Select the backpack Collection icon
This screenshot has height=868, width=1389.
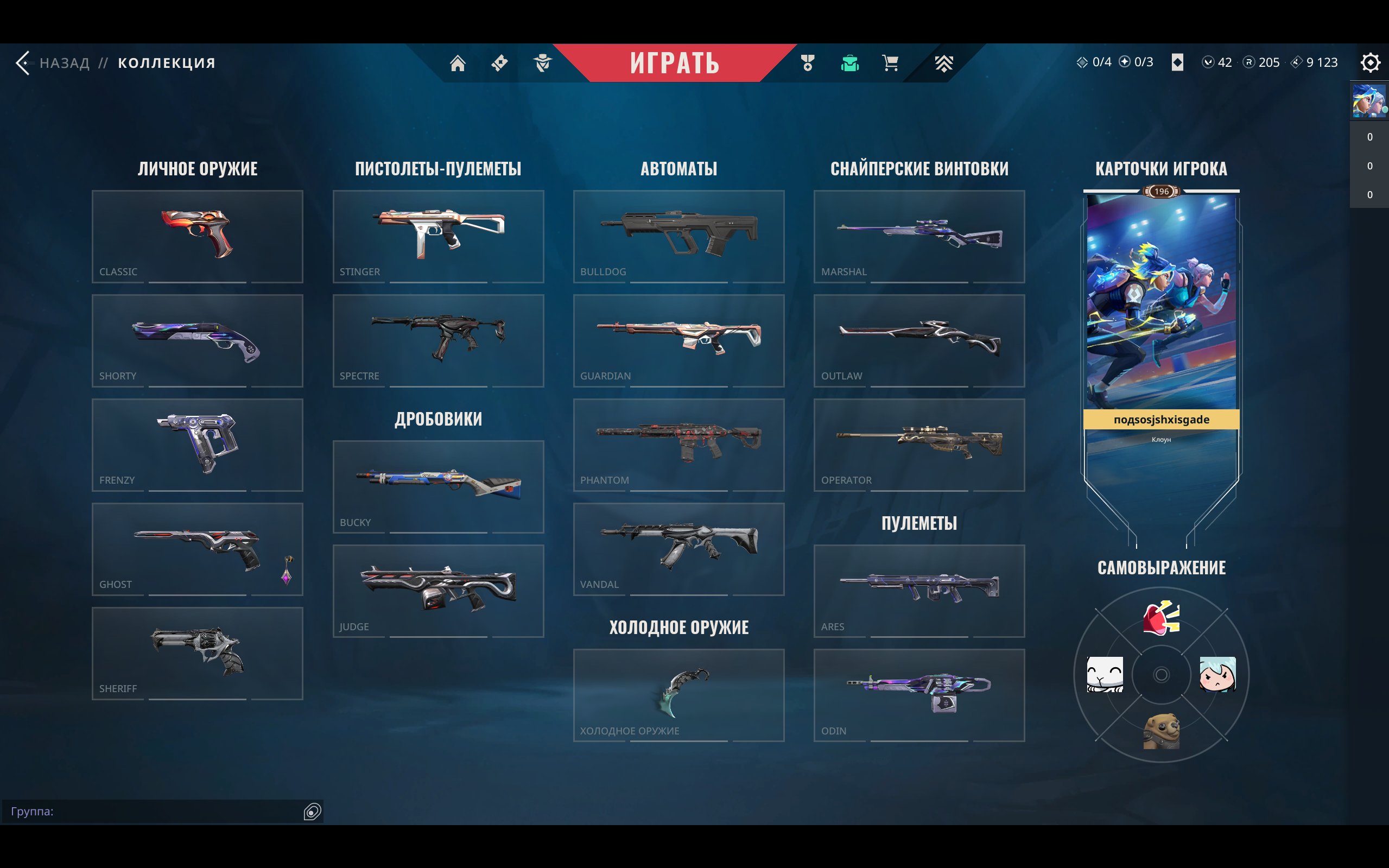pos(849,63)
